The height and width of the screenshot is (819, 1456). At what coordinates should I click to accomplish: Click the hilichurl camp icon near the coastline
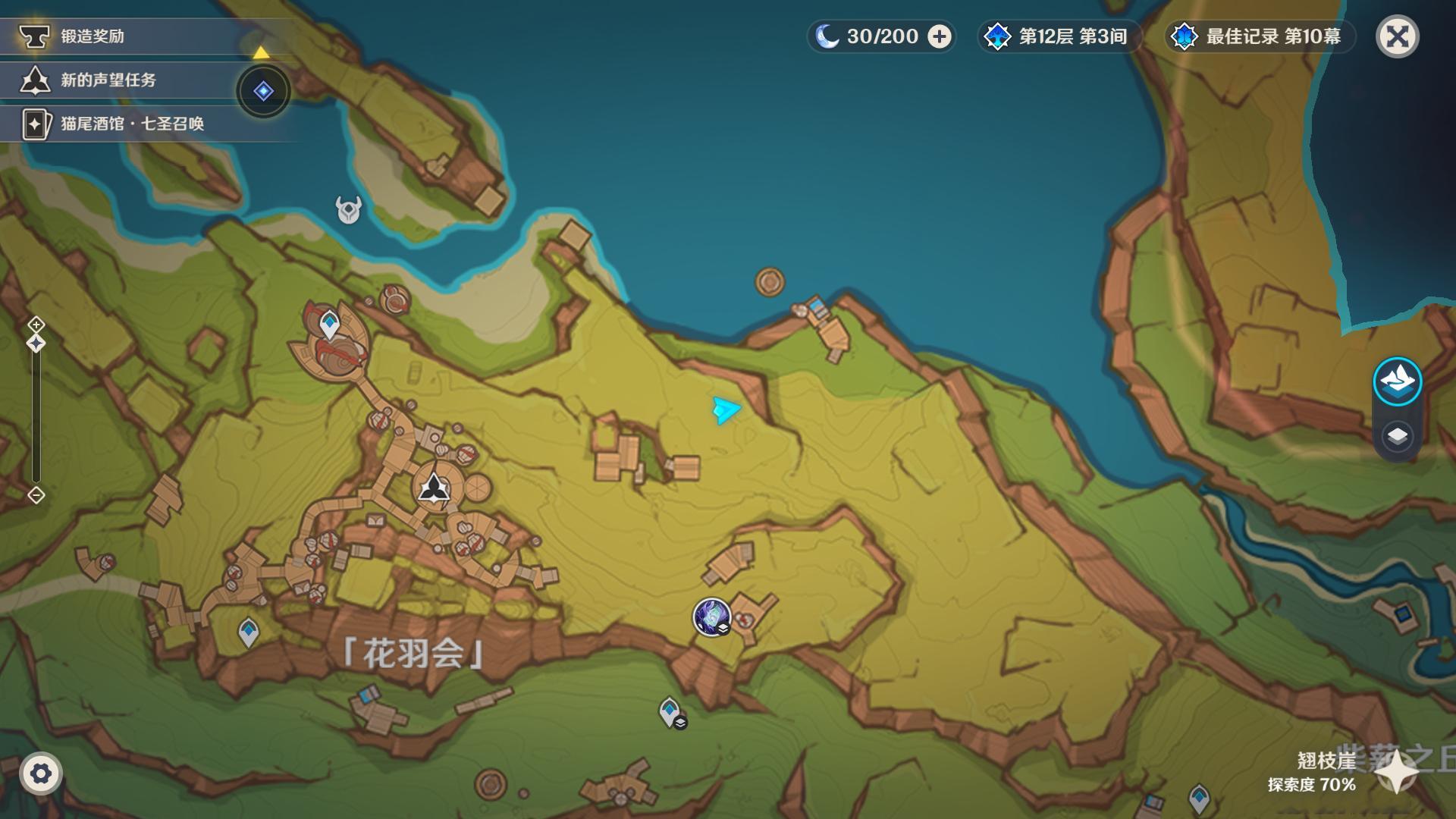coord(348,210)
